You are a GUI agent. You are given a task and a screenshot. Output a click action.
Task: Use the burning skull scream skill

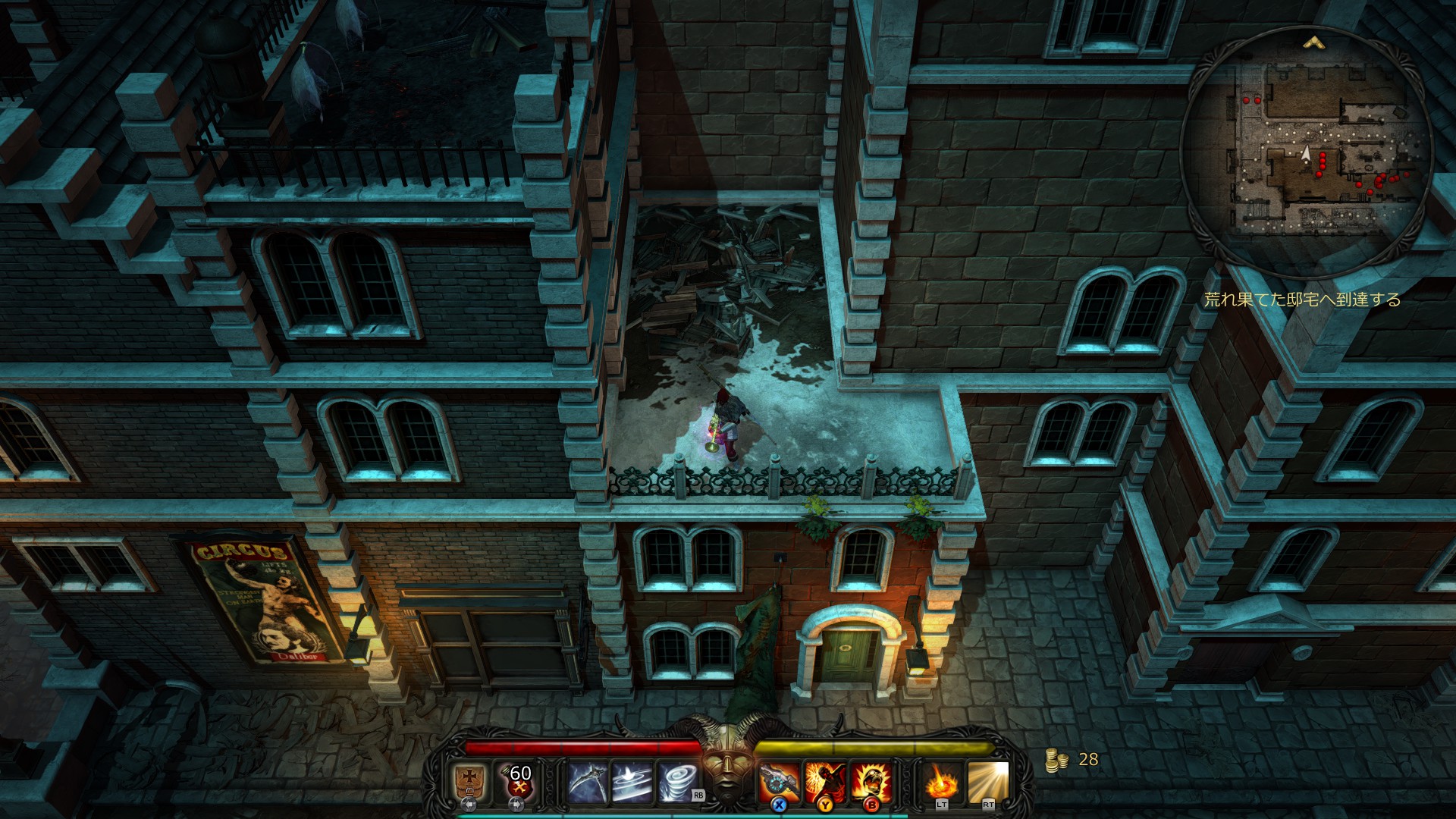tap(871, 783)
